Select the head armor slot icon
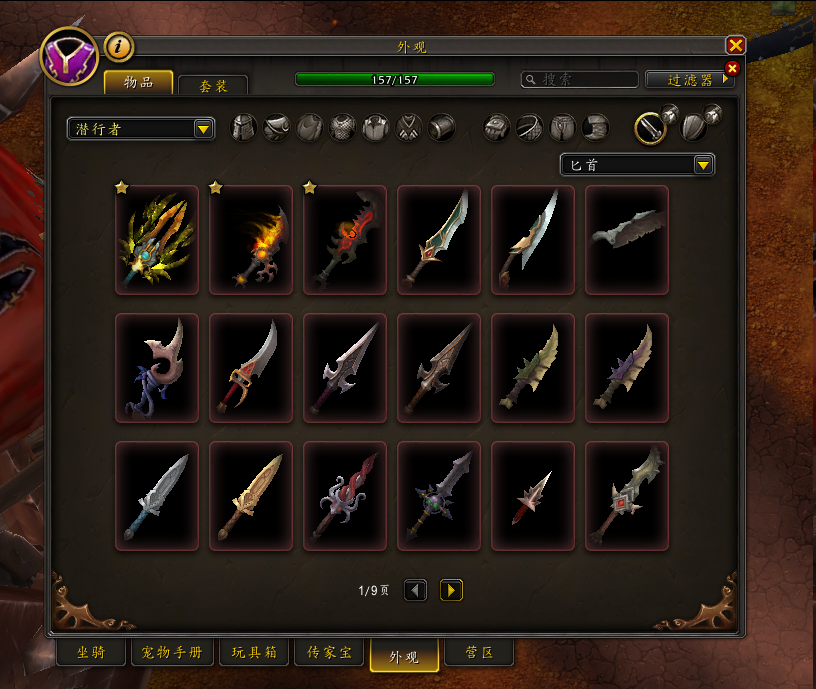Screen dimensions: 816x689 click(x=244, y=127)
